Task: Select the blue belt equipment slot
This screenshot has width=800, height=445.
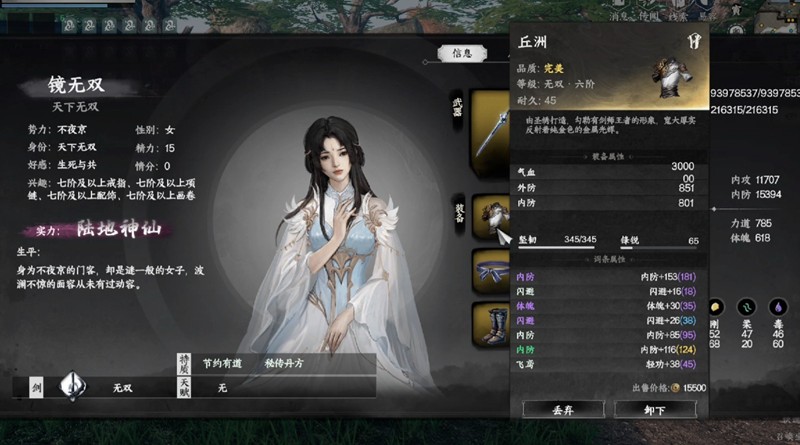Action: coord(492,269)
